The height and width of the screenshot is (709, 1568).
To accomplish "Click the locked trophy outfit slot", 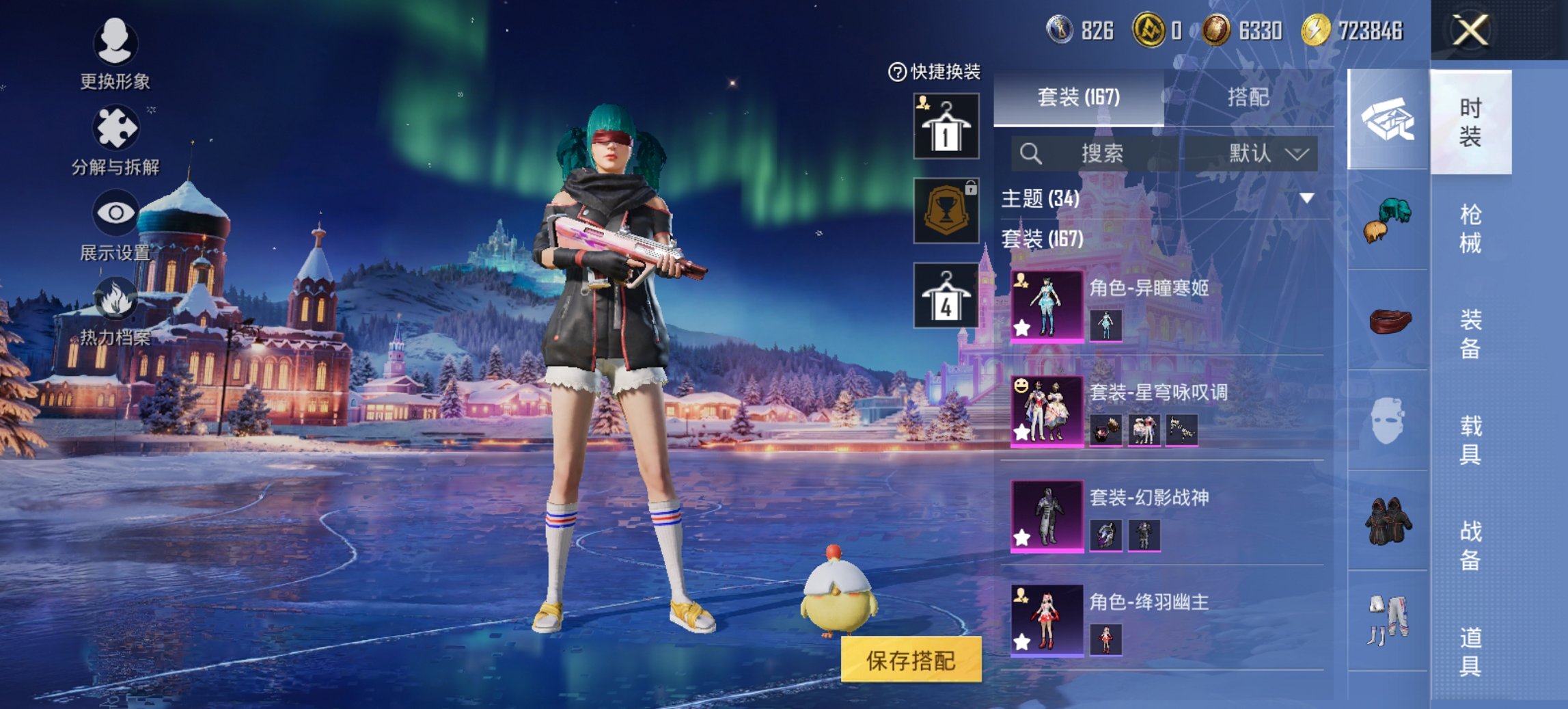I will (946, 211).
